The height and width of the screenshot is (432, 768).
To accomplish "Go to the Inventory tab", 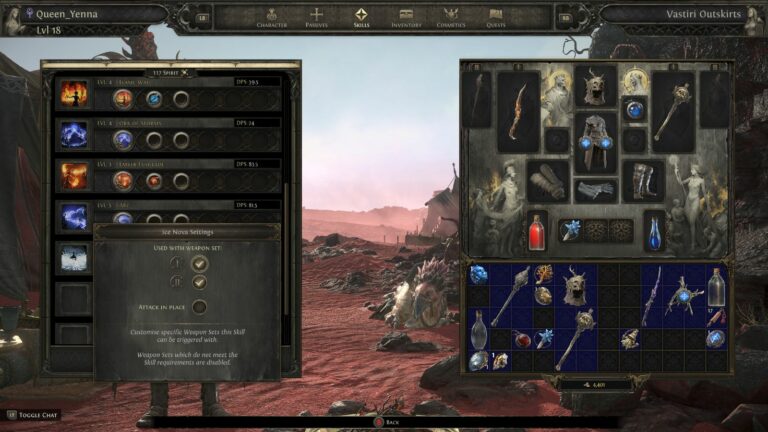I will [x=406, y=16].
